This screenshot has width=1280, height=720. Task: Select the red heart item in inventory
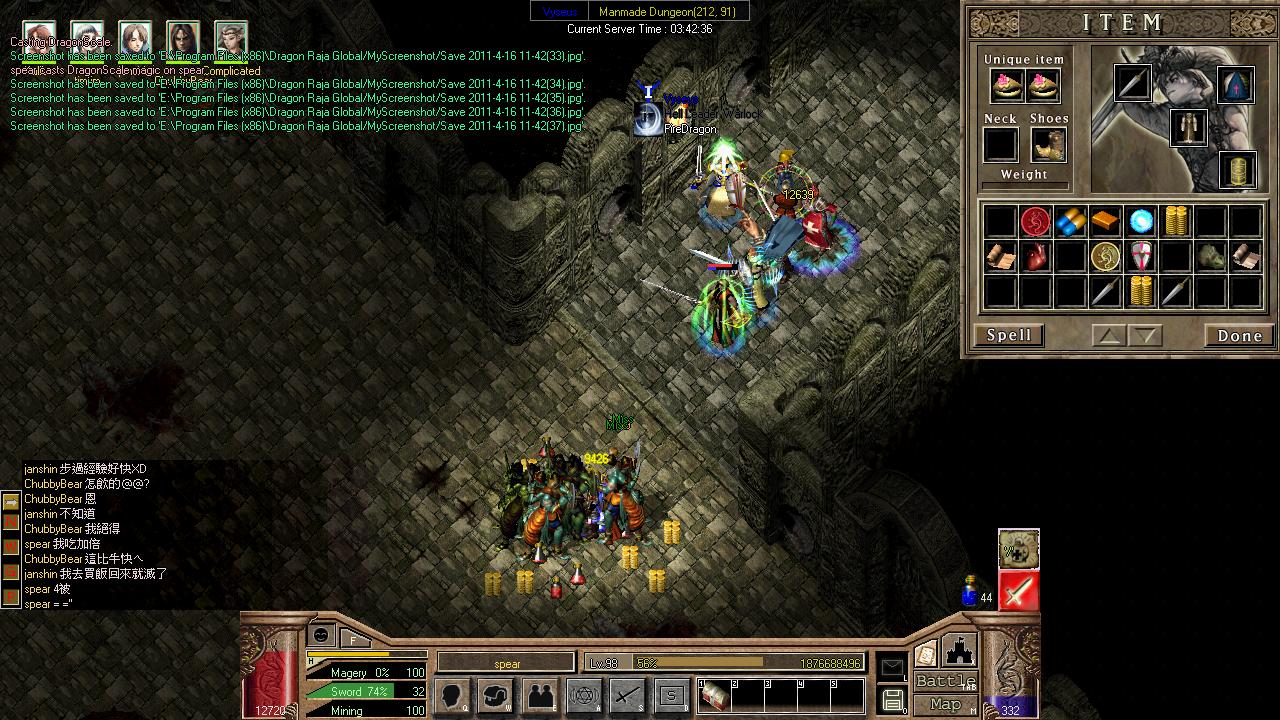coord(1035,257)
